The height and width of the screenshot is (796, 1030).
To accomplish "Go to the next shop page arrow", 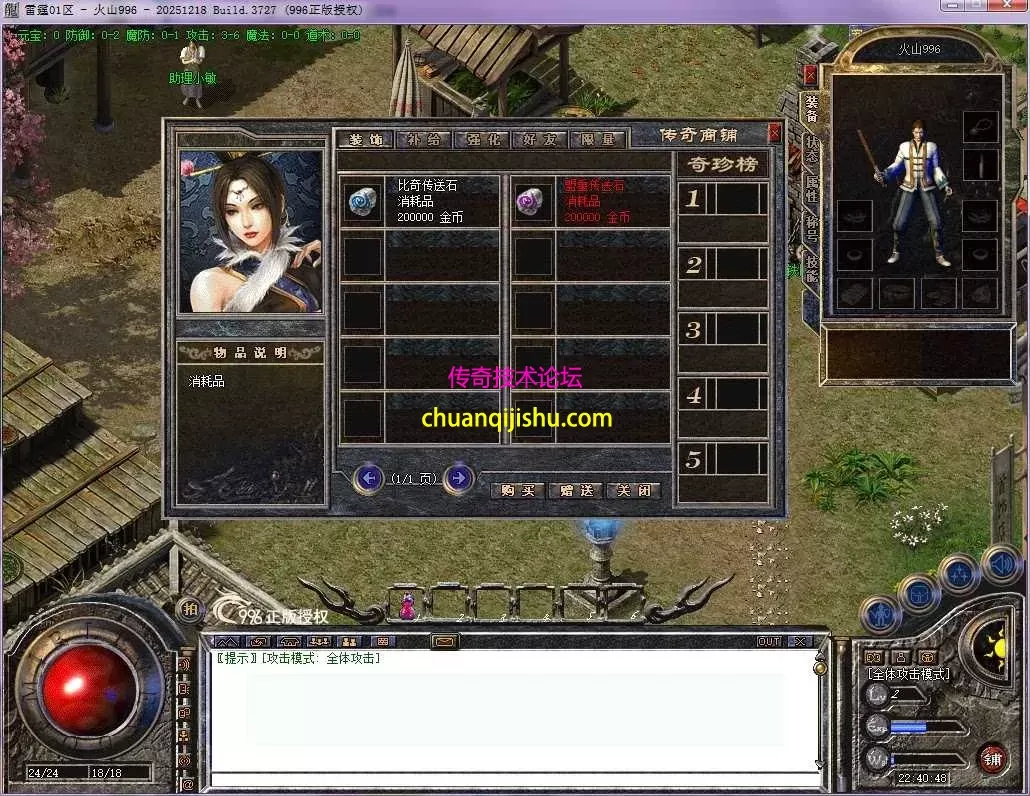I will click(x=458, y=479).
